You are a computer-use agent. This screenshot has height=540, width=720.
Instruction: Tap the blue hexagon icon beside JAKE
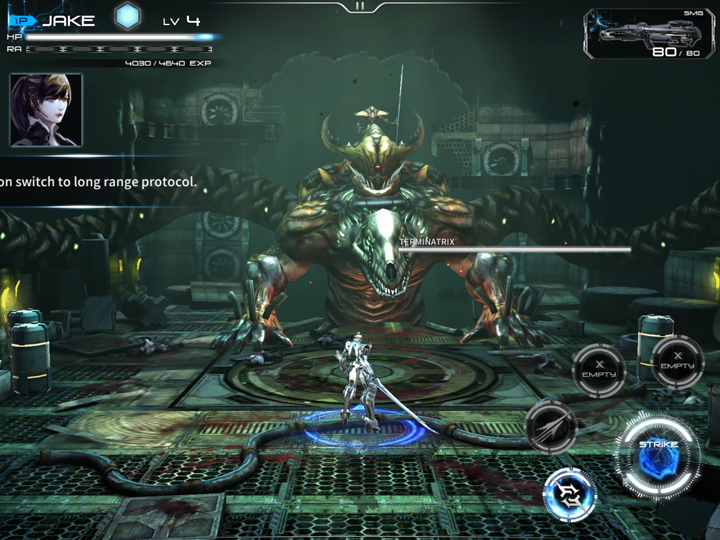click(x=126, y=17)
